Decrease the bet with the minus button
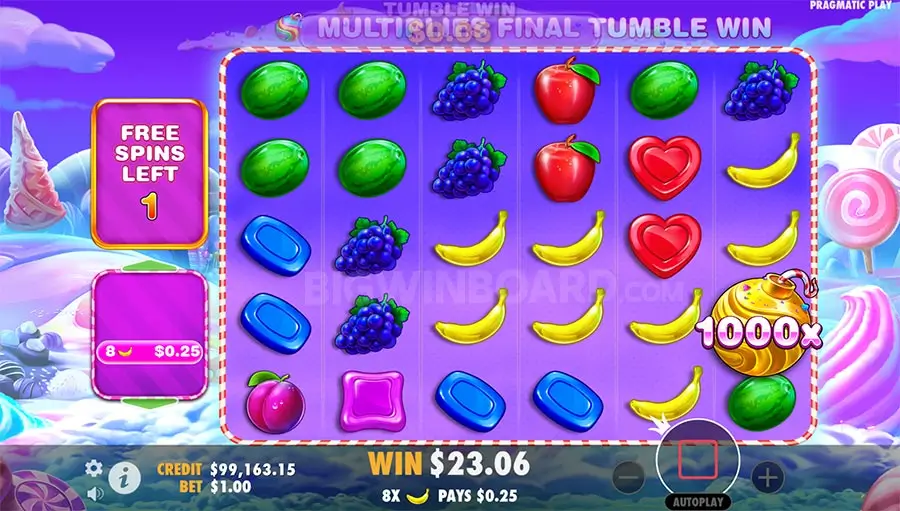The height and width of the screenshot is (511, 900). [628, 477]
